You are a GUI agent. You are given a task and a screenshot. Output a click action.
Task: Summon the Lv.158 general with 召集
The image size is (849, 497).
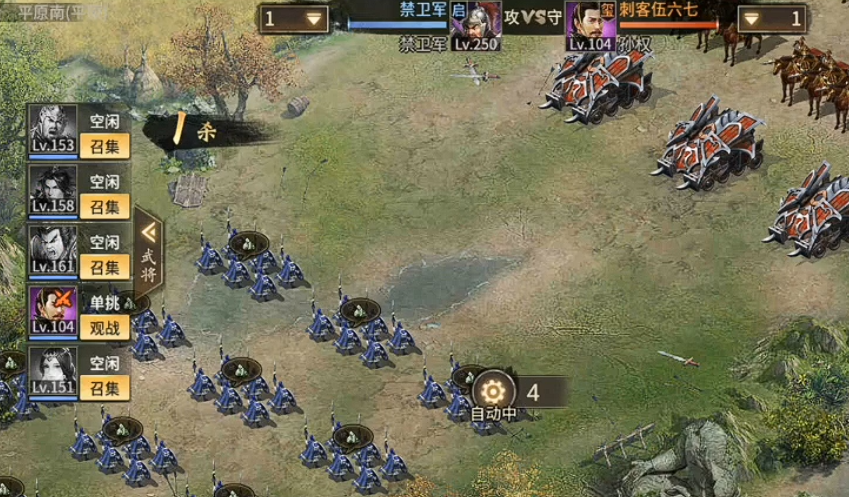pyautogui.click(x=104, y=207)
